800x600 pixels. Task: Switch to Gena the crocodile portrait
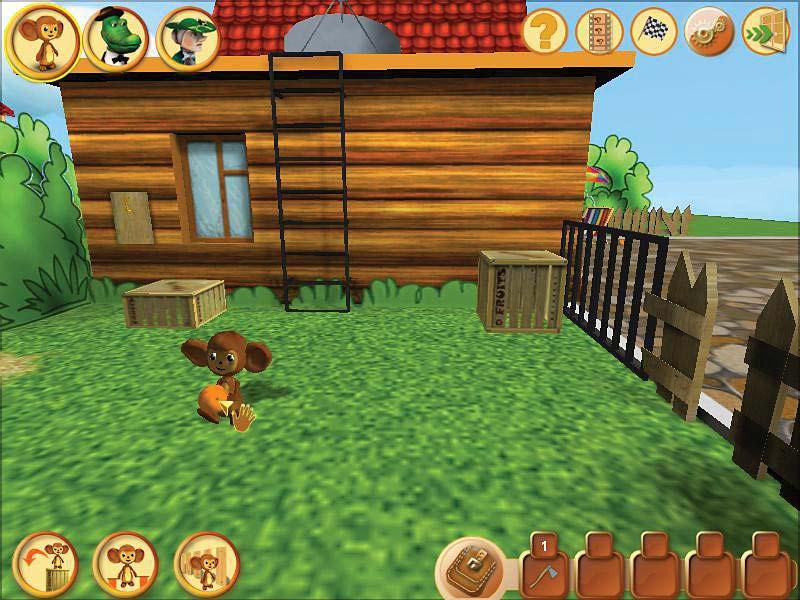116,39
